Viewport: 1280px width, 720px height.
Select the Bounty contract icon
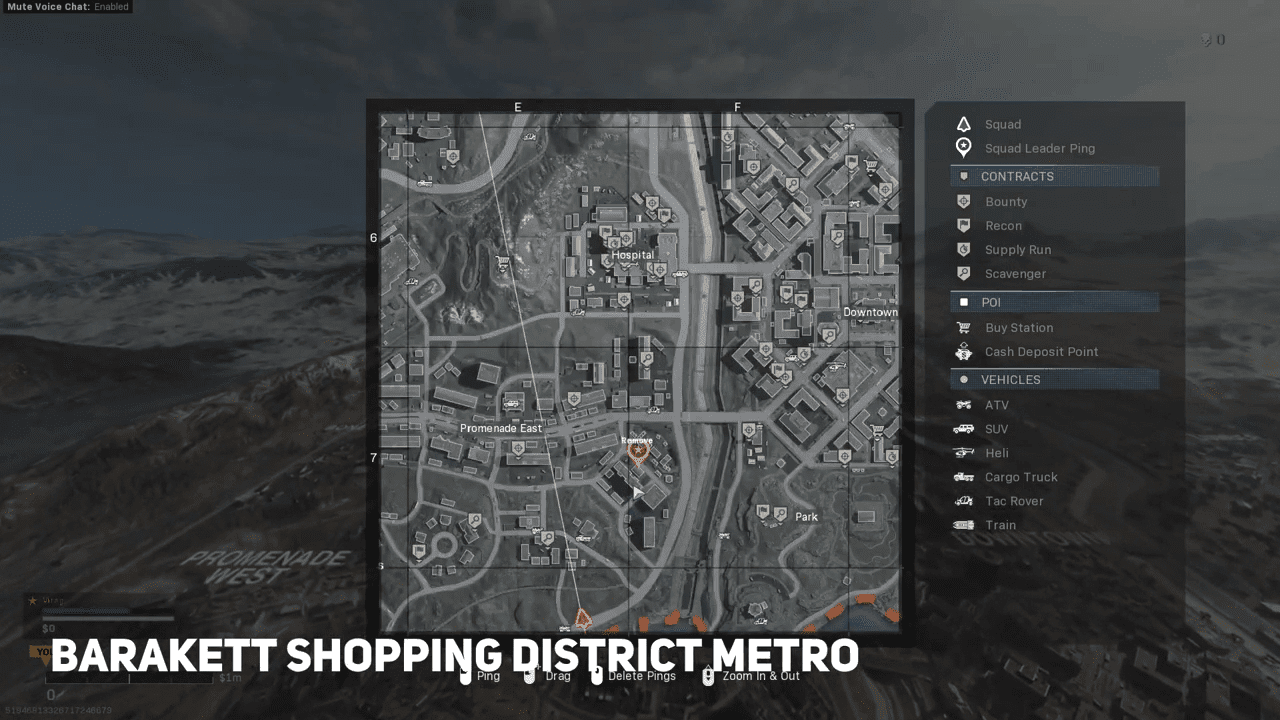pyautogui.click(x=962, y=201)
